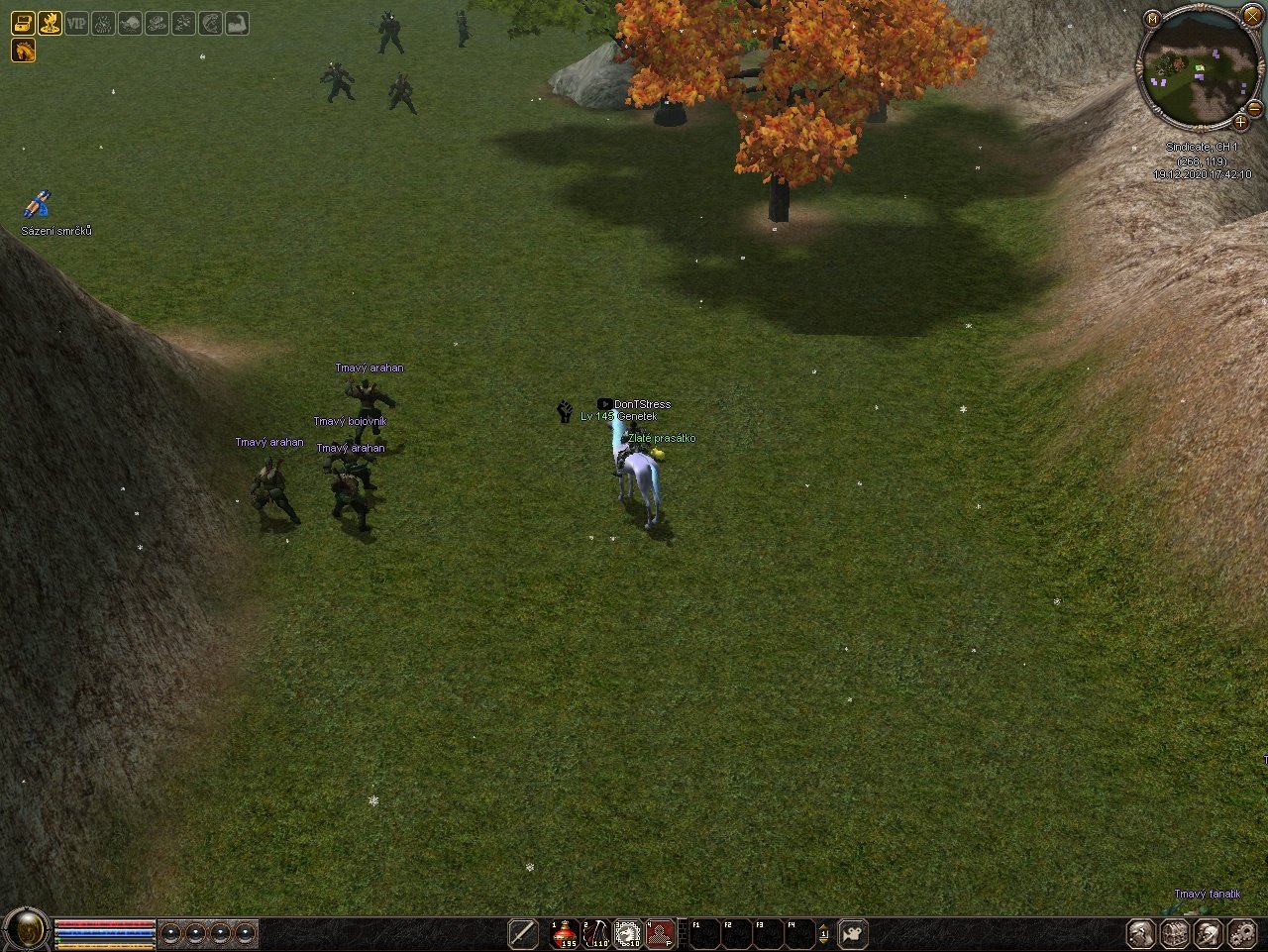The image size is (1268, 952).
Task: Open the VIP icon
Action: point(76,23)
